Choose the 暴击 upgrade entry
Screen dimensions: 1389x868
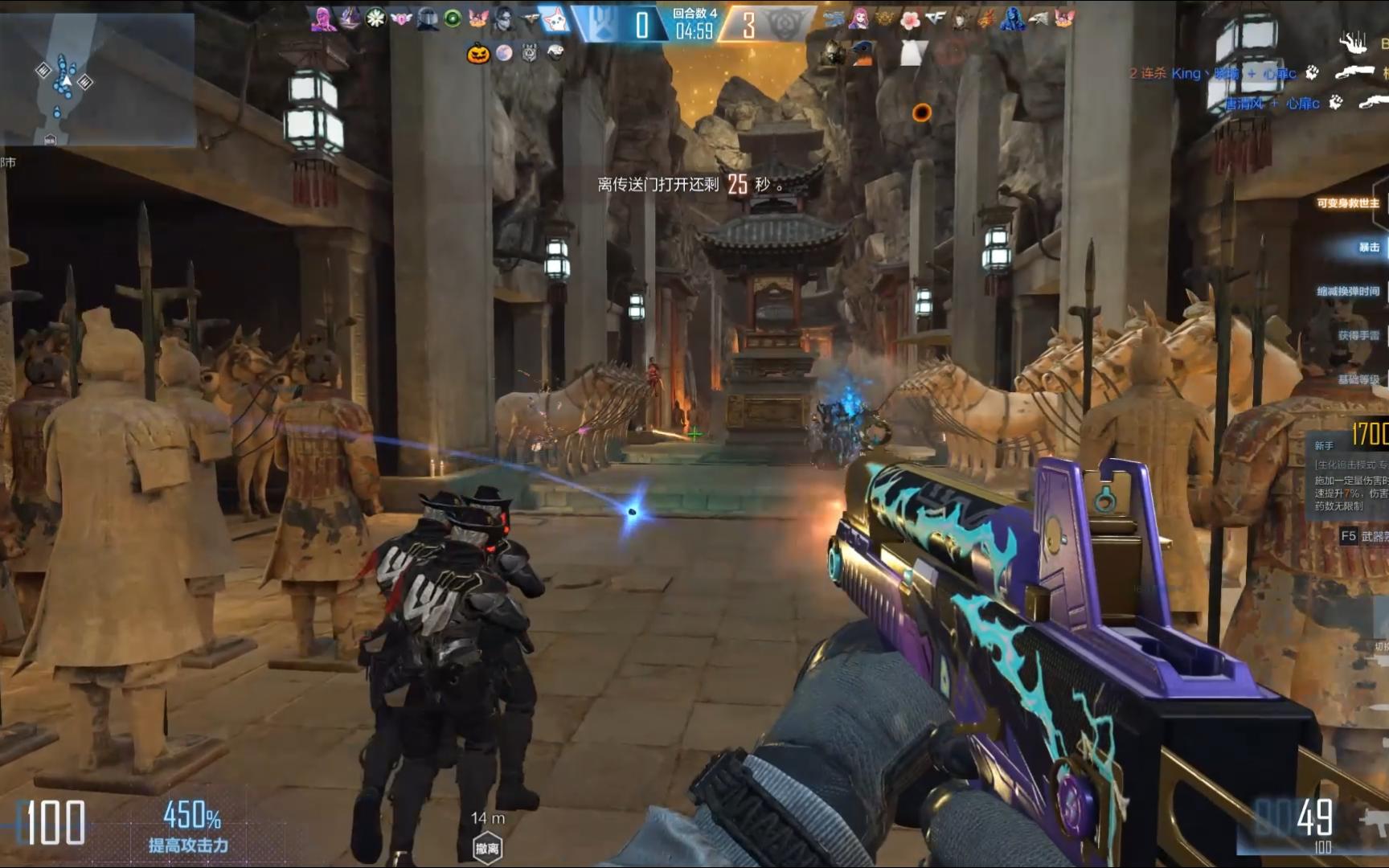pos(1368,248)
